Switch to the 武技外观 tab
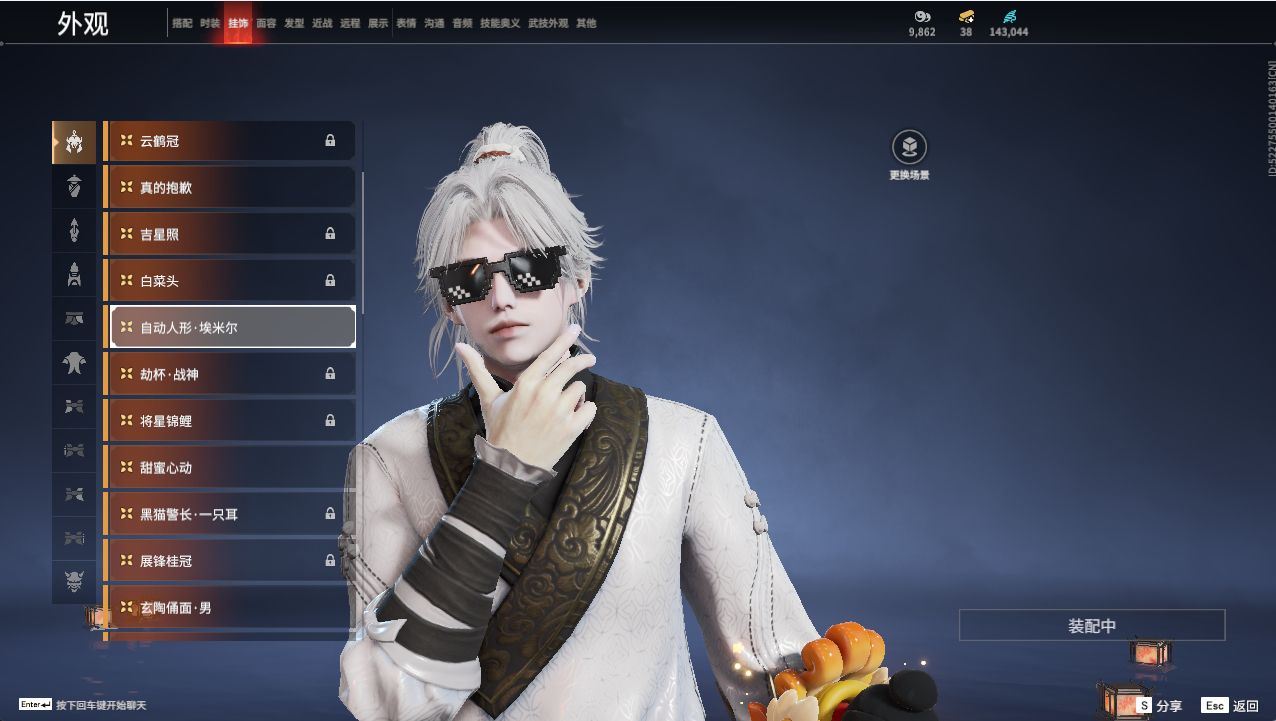 coord(547,23)
